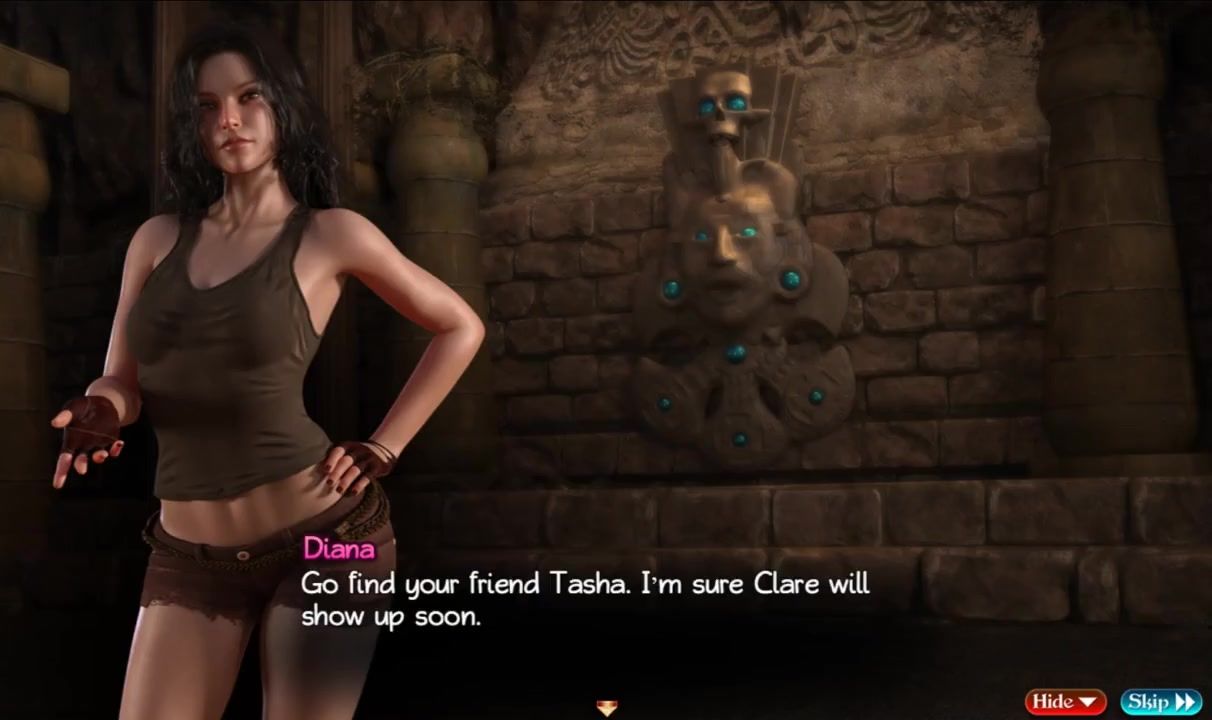1212x720 pixels.
Task: Advance dialogue with the down arrow indicator
Action: (606, 709)
